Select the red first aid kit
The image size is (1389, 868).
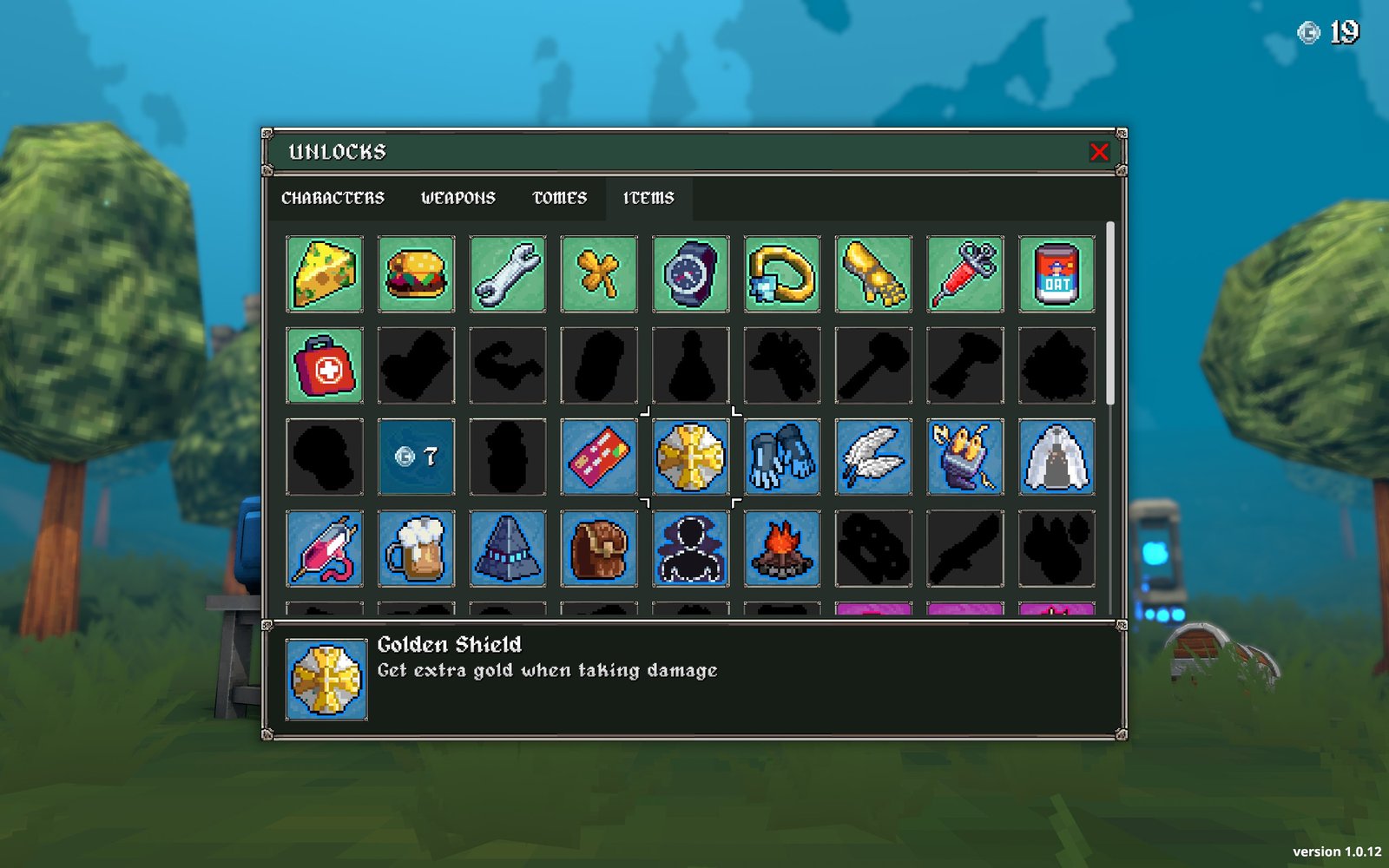click(x=325, y=365)
